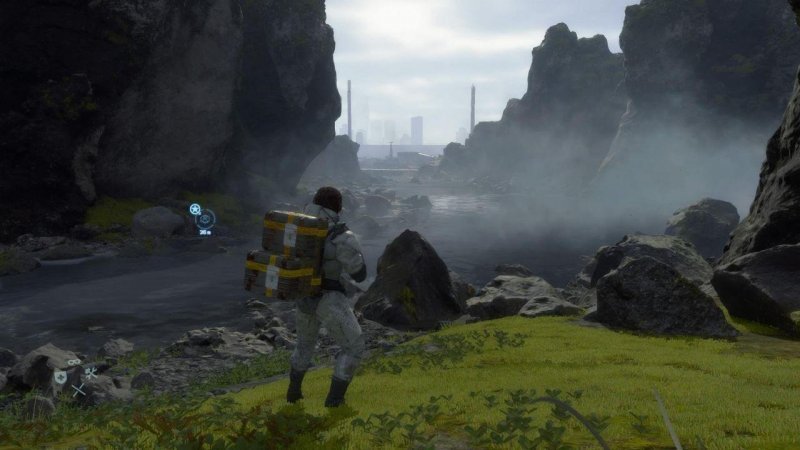Image resolution: width=800 pixels, height=450 pixels.
Task: Select the crossed tools HUD icon
Action: pos(91,372)
